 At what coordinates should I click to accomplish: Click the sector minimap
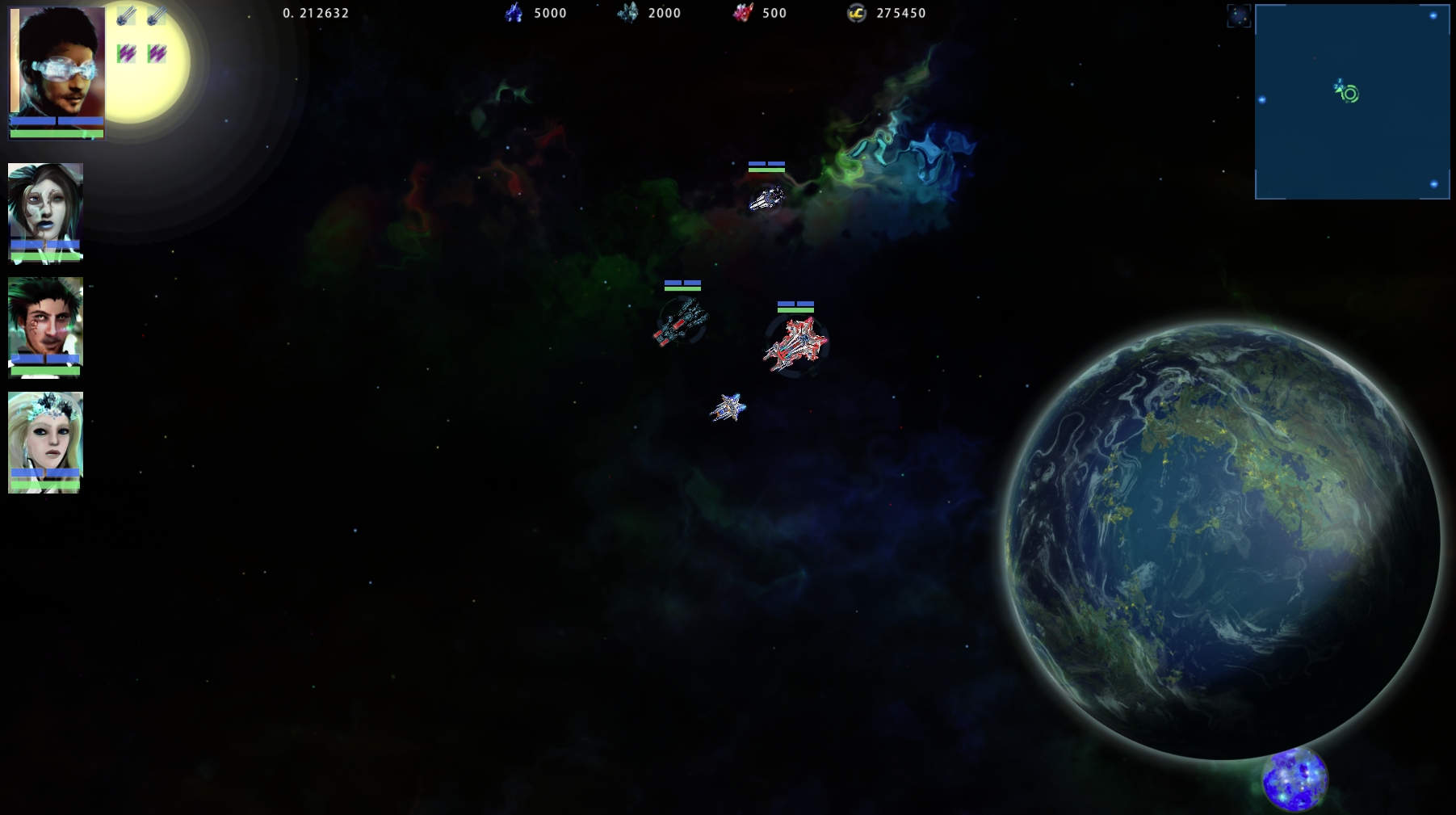point(1352,102)
